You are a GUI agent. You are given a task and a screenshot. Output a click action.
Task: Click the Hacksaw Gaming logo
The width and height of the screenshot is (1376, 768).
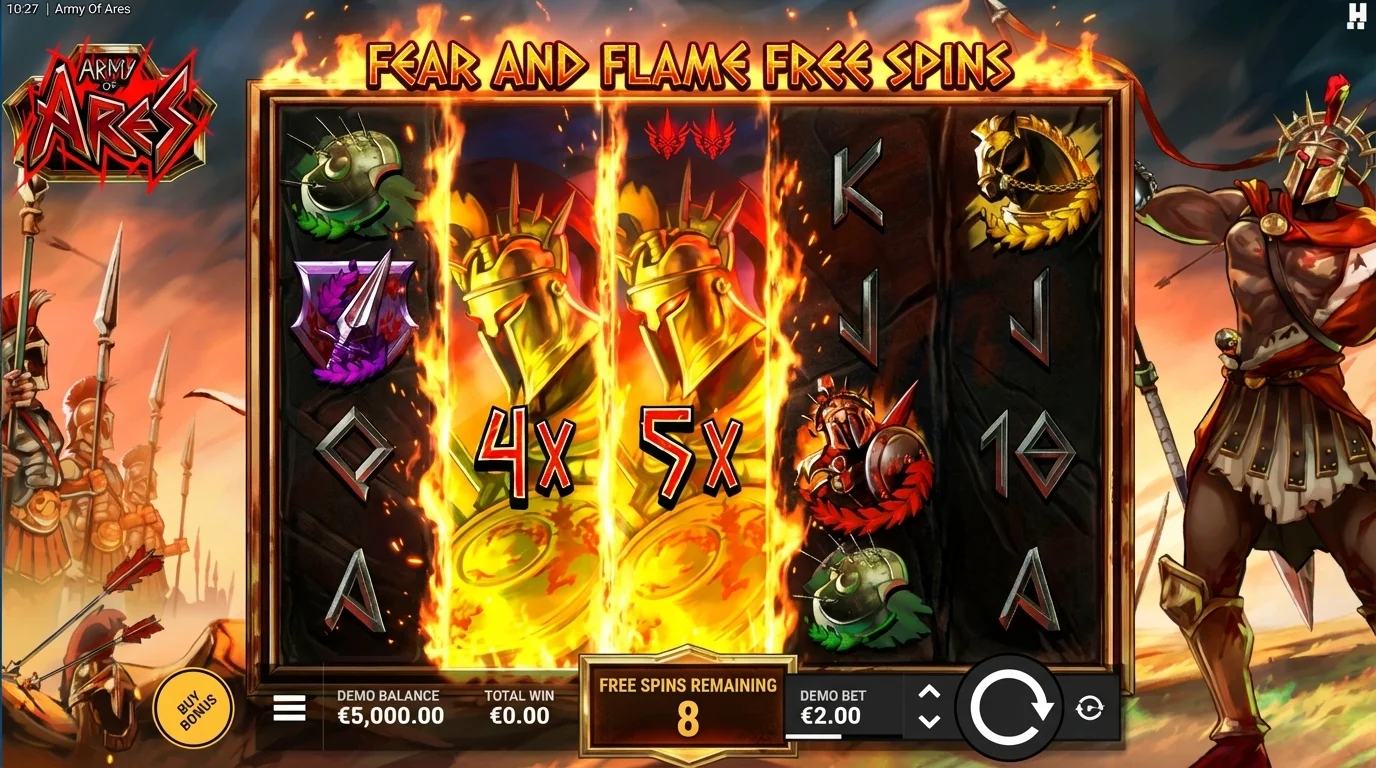click(1357, 16)
